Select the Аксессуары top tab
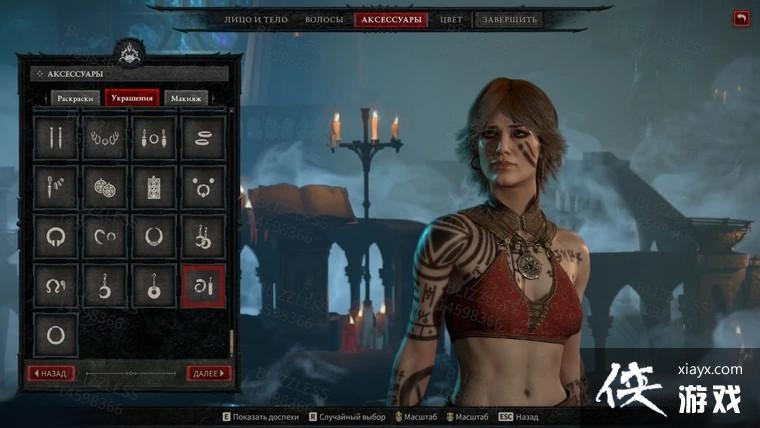This screenshot has width=760, height=428. pyautogui.click(x=390, y=19)
